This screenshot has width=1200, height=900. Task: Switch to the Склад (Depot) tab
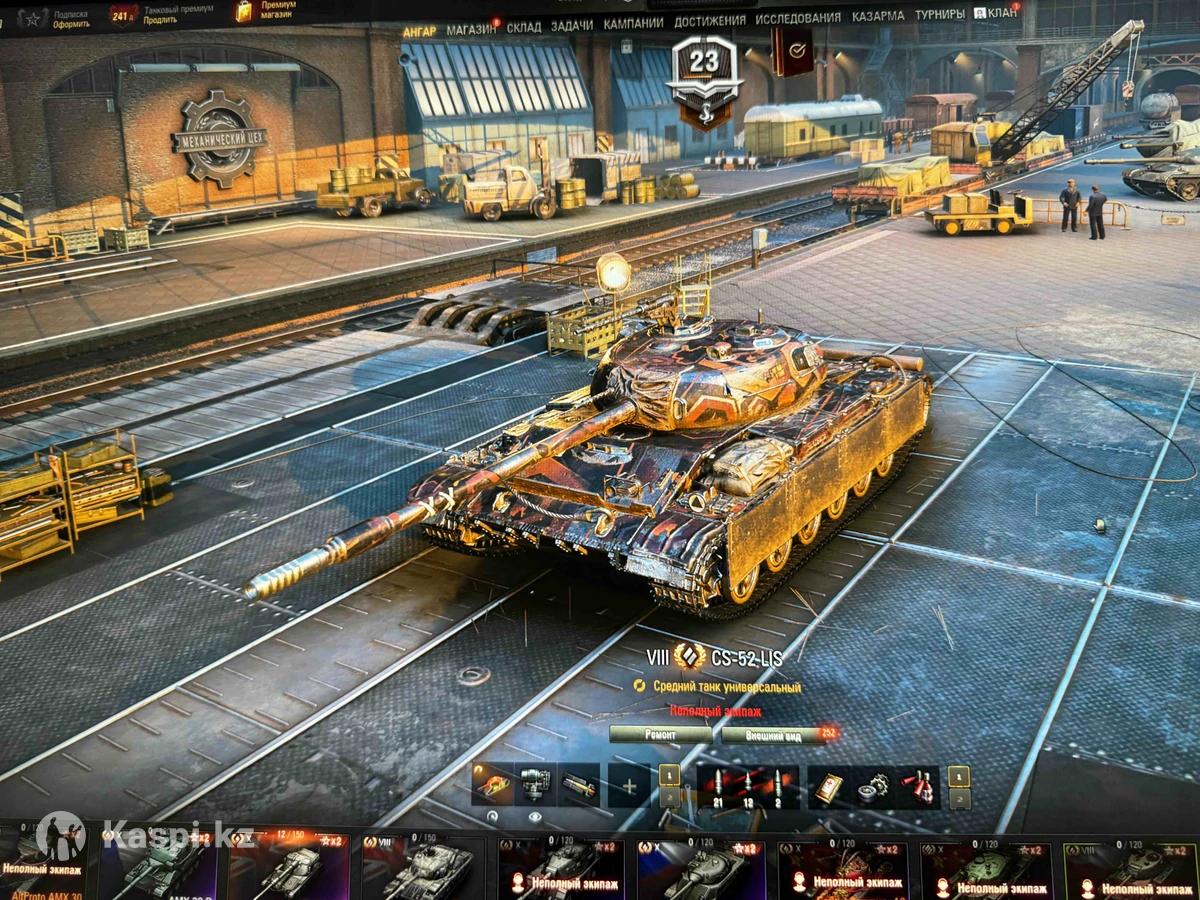[523, 27]
